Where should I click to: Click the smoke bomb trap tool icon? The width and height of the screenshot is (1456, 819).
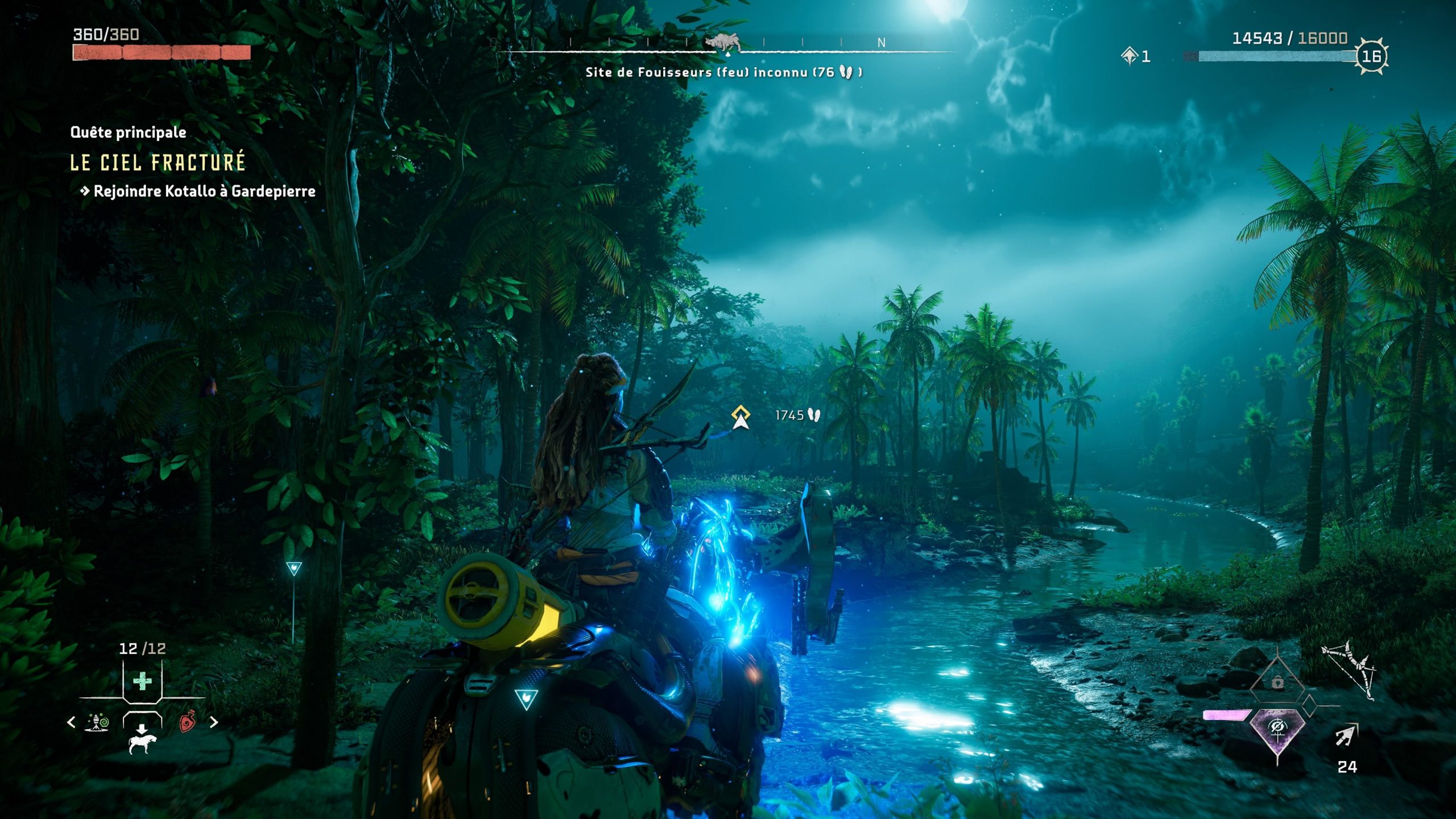tap(96, 722)
